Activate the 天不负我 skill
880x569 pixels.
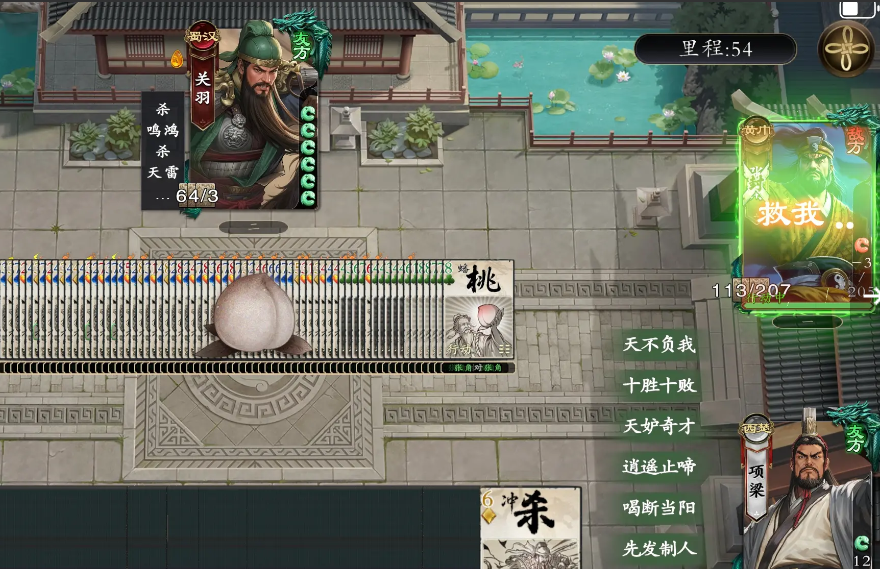[x=659, y=345]
